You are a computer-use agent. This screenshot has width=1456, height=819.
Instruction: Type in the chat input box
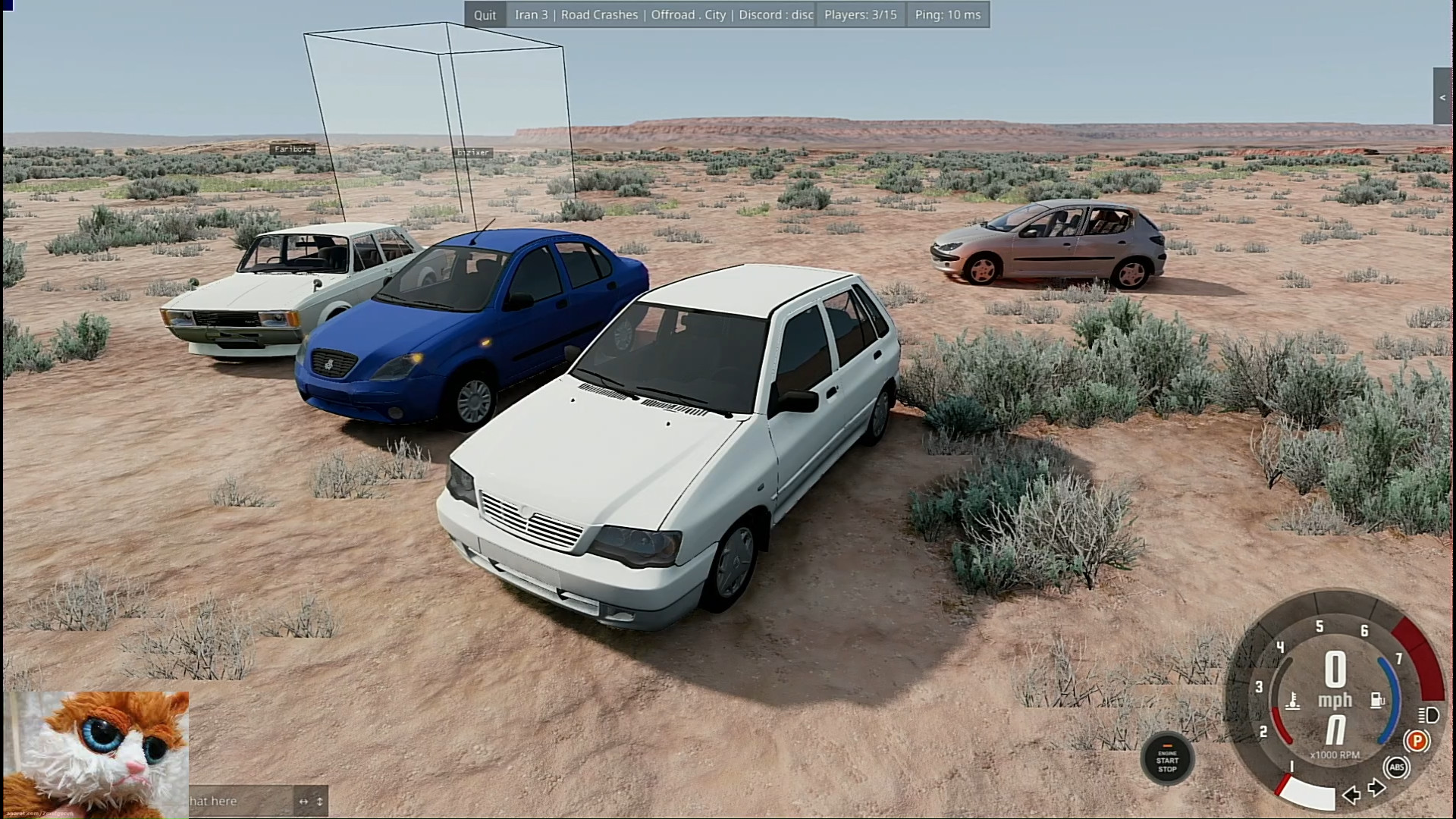(x=239, y=801)
